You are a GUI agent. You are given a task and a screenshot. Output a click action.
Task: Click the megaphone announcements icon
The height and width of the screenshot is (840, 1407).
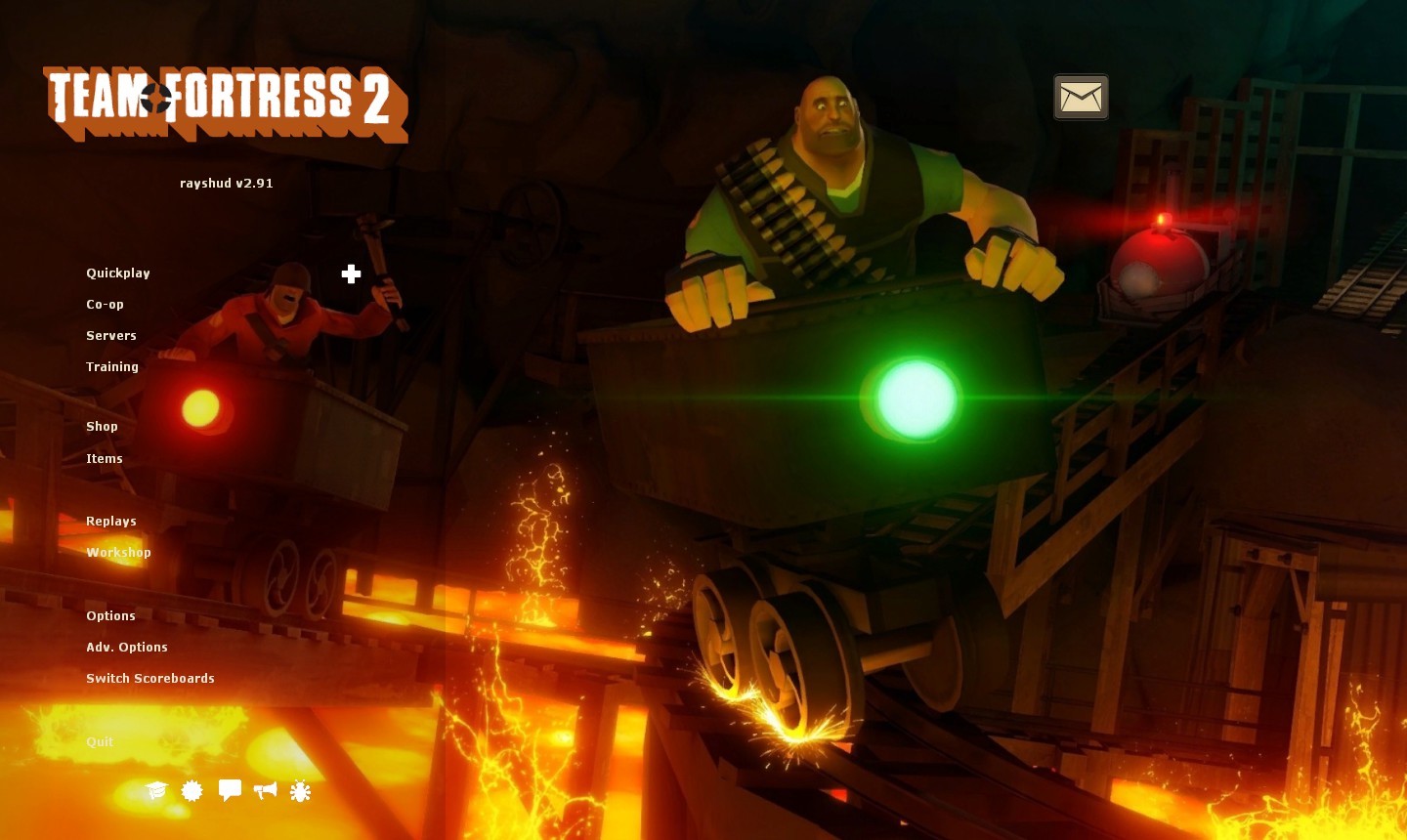[x=265, y=791]
